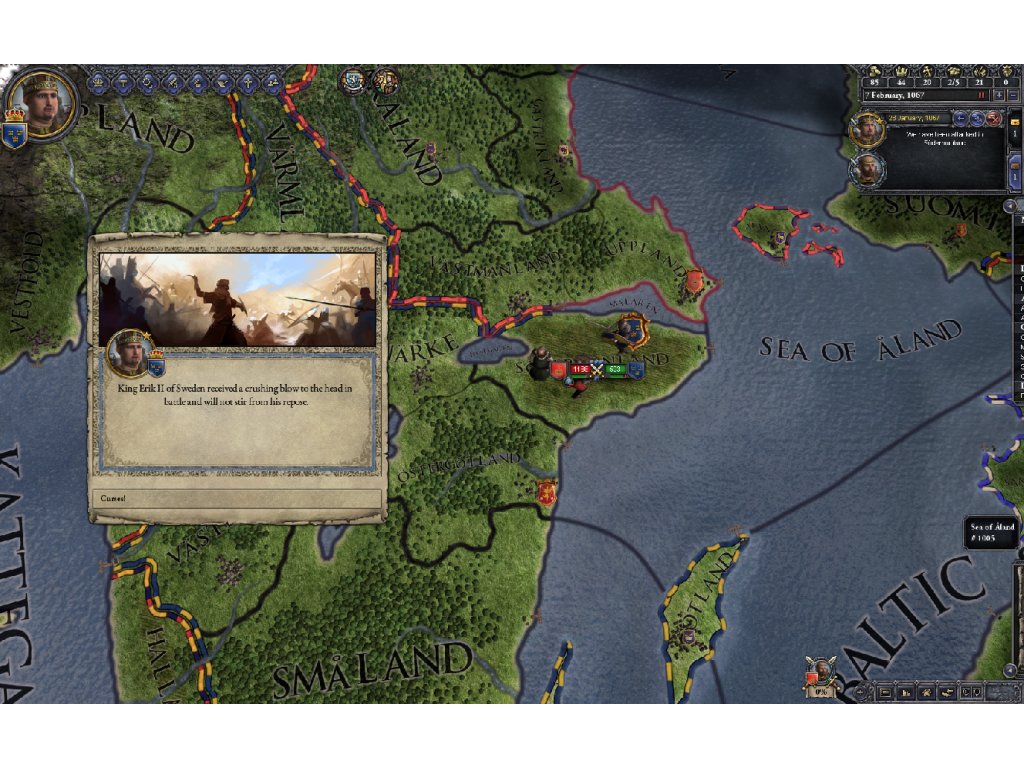Open the laws scroll and quill tab
1024x768 pixels.
172,81
